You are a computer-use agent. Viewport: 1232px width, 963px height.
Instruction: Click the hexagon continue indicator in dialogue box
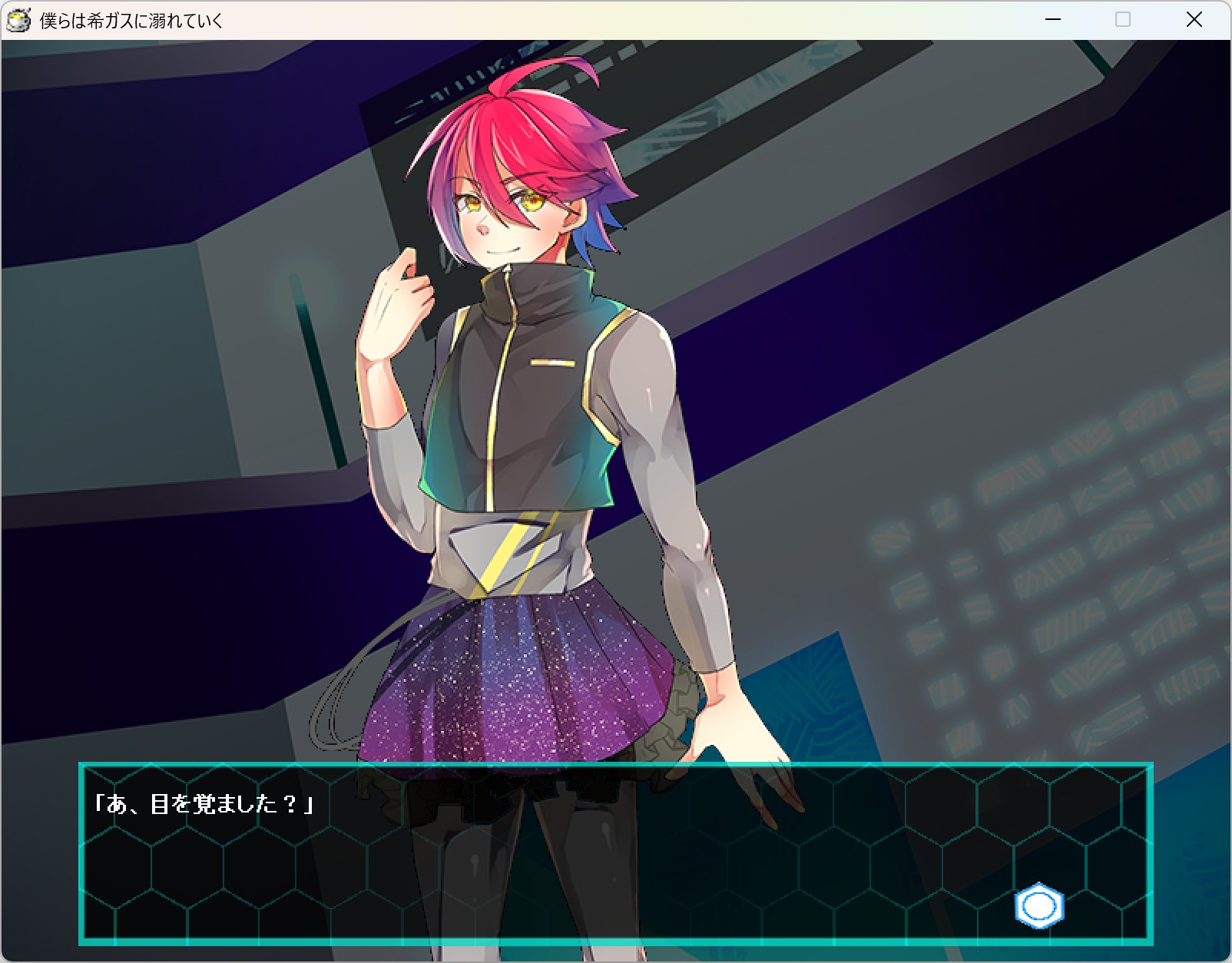click(1038, 906)
